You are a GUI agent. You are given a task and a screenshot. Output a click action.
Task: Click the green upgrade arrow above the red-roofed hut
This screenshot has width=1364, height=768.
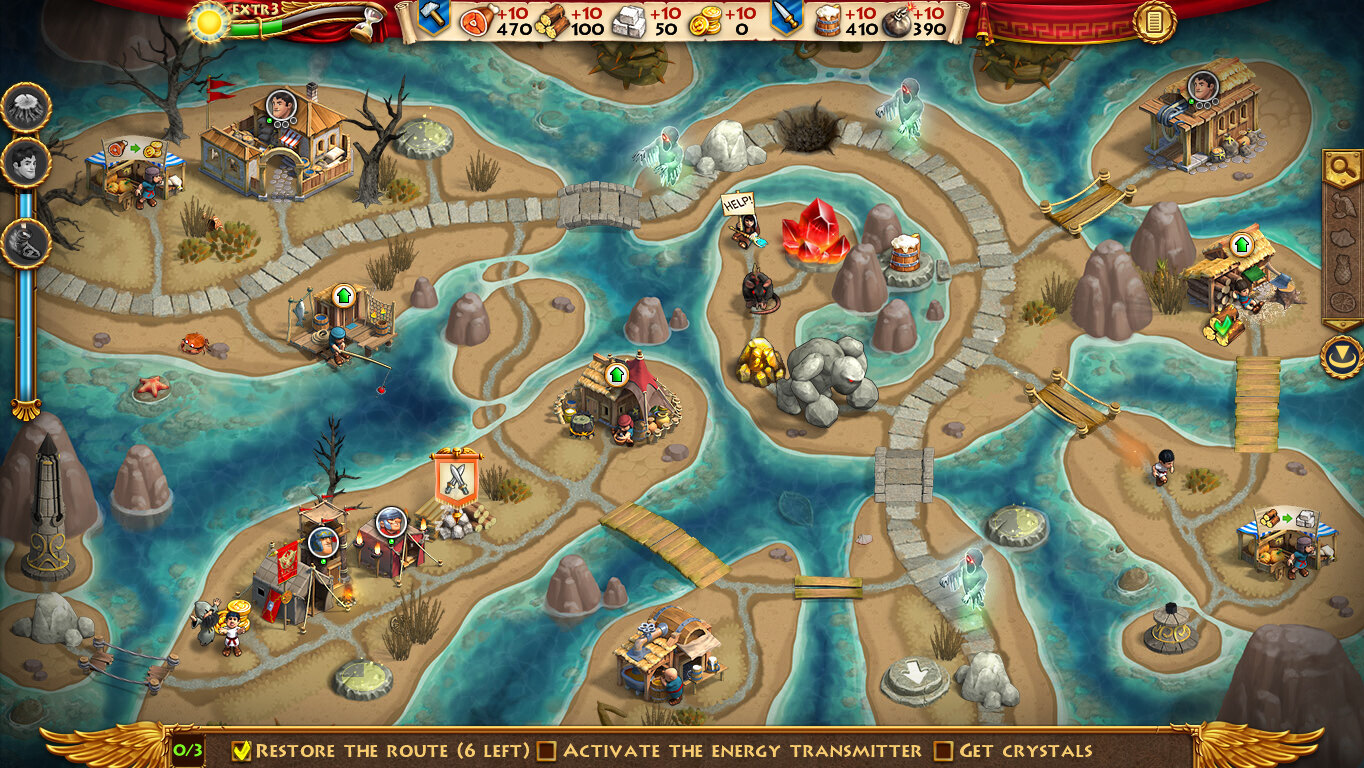(x=616, y=374)
